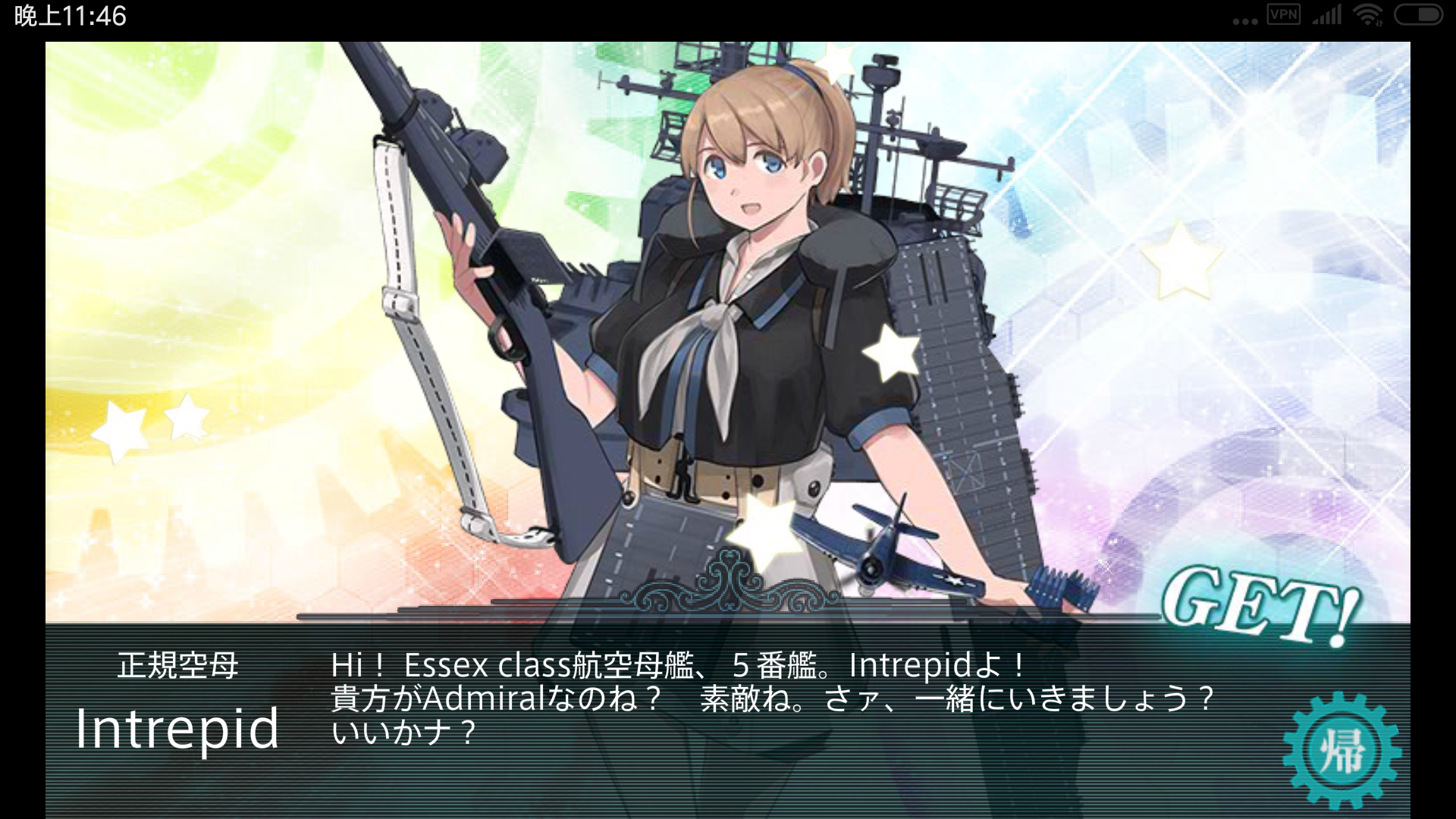1456x819 pixels.
Task: Click the gear-shaped 帰 return button
Action: 1341,751
